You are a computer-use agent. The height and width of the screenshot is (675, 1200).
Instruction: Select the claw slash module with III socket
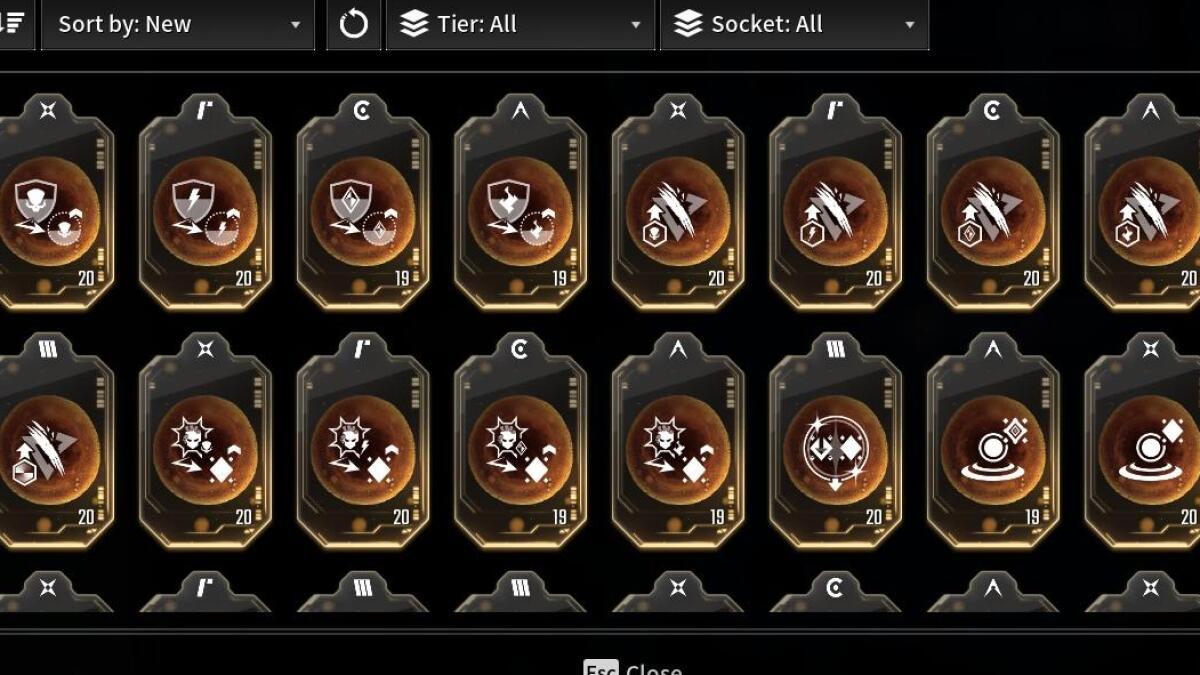pos(50,450)
